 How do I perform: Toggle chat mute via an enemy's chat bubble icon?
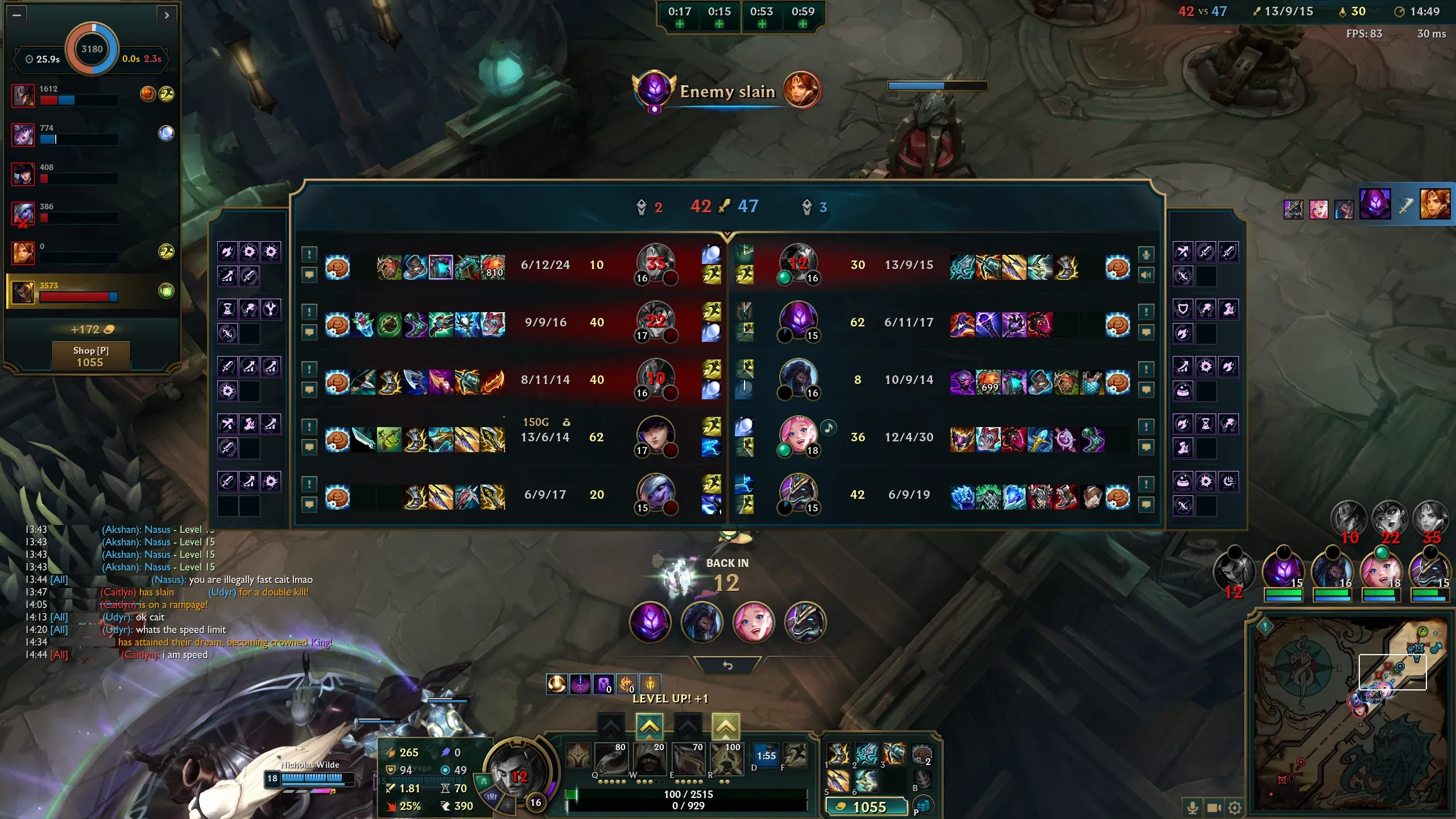coord(1145,332)
